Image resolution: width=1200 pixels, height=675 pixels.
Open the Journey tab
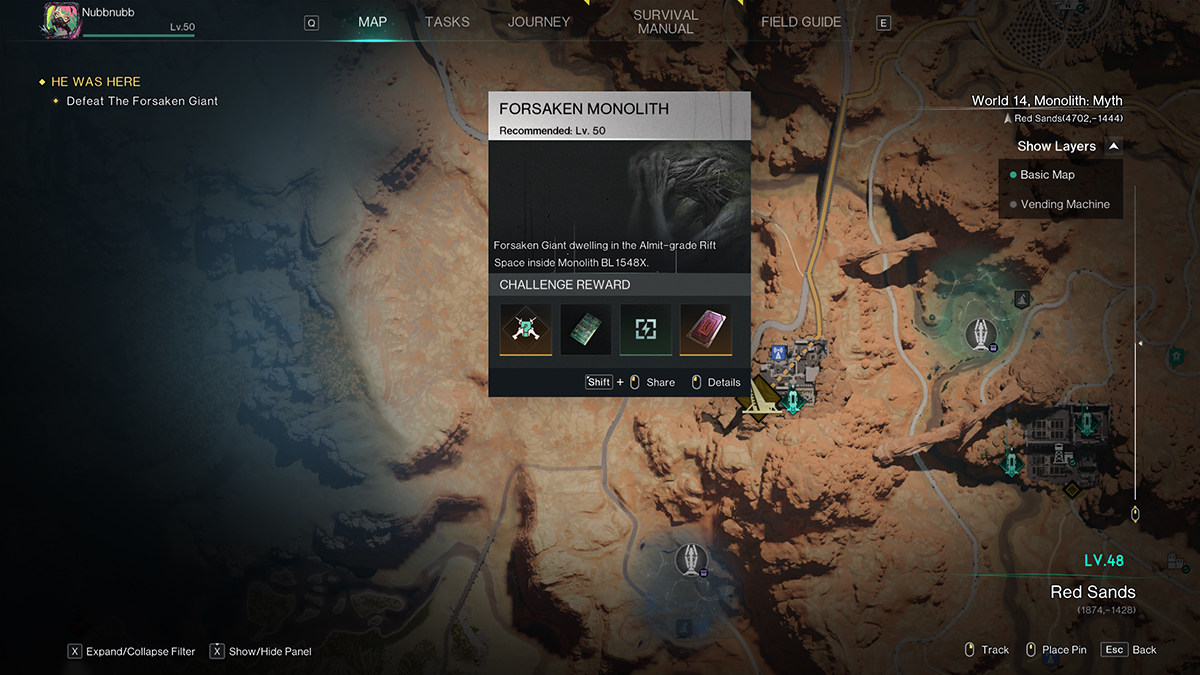[539, 22]
